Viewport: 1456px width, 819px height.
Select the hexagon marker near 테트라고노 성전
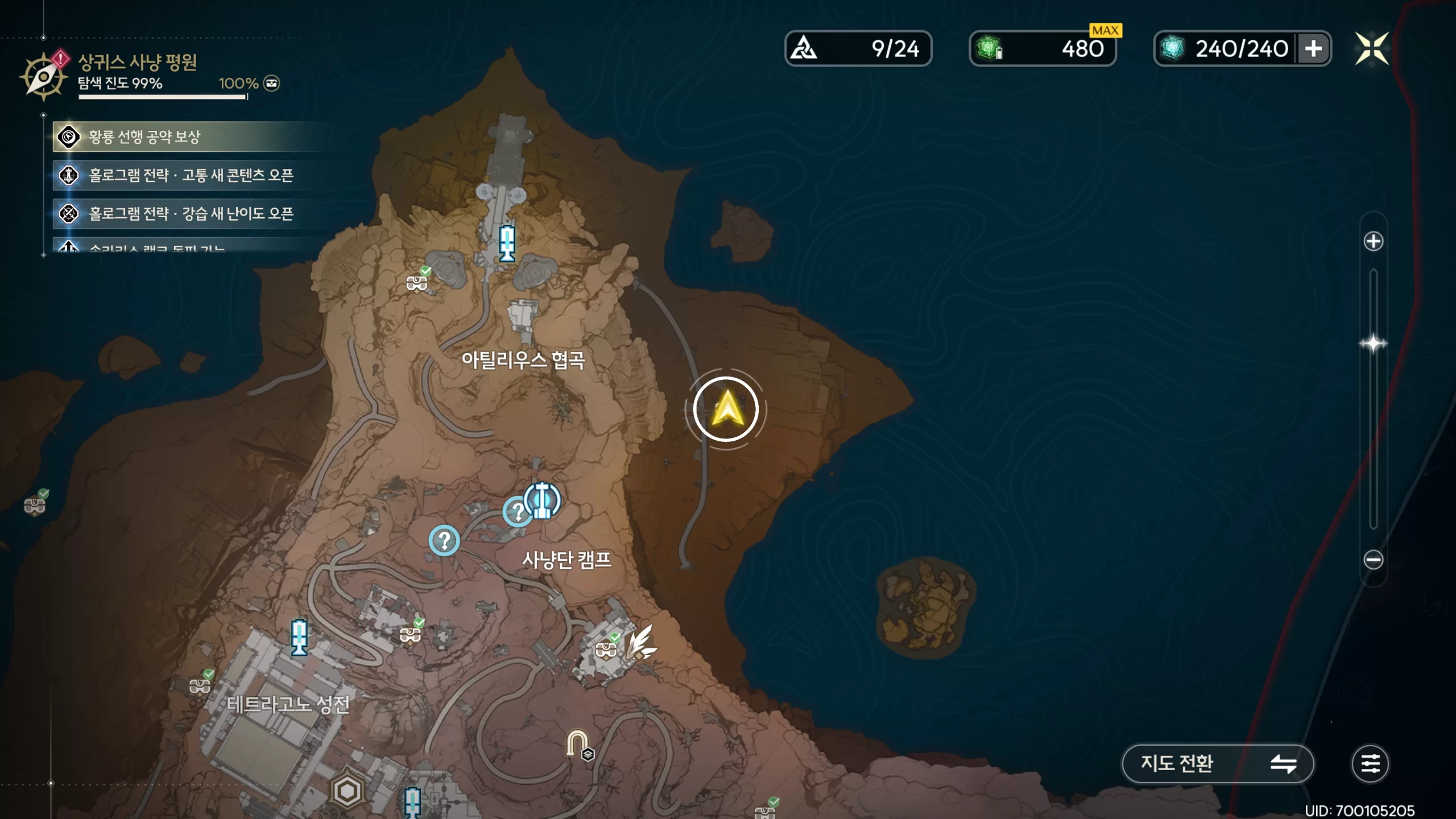(x=347, y=791)
